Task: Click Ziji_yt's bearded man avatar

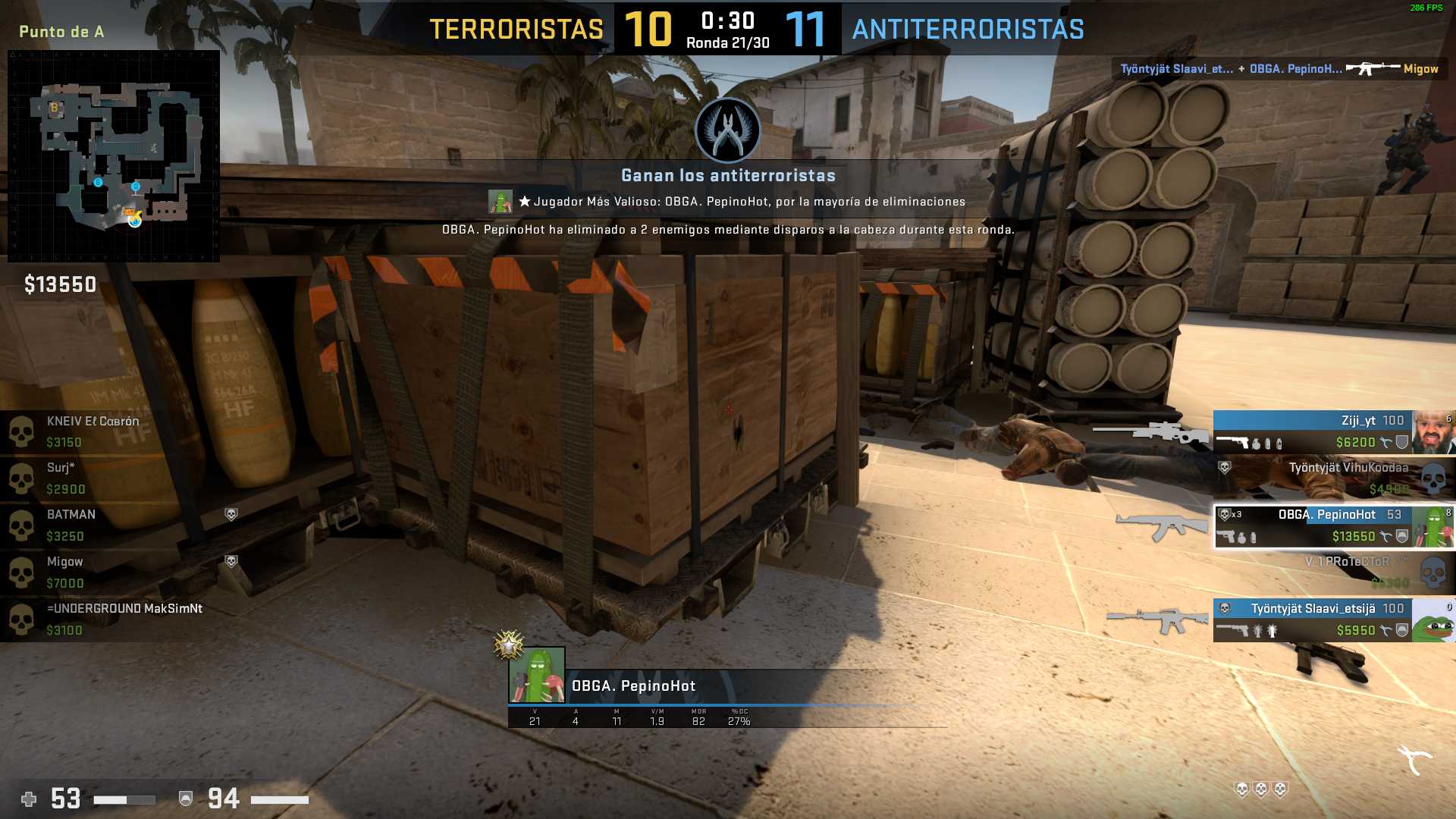Action: coord(1433,431)
